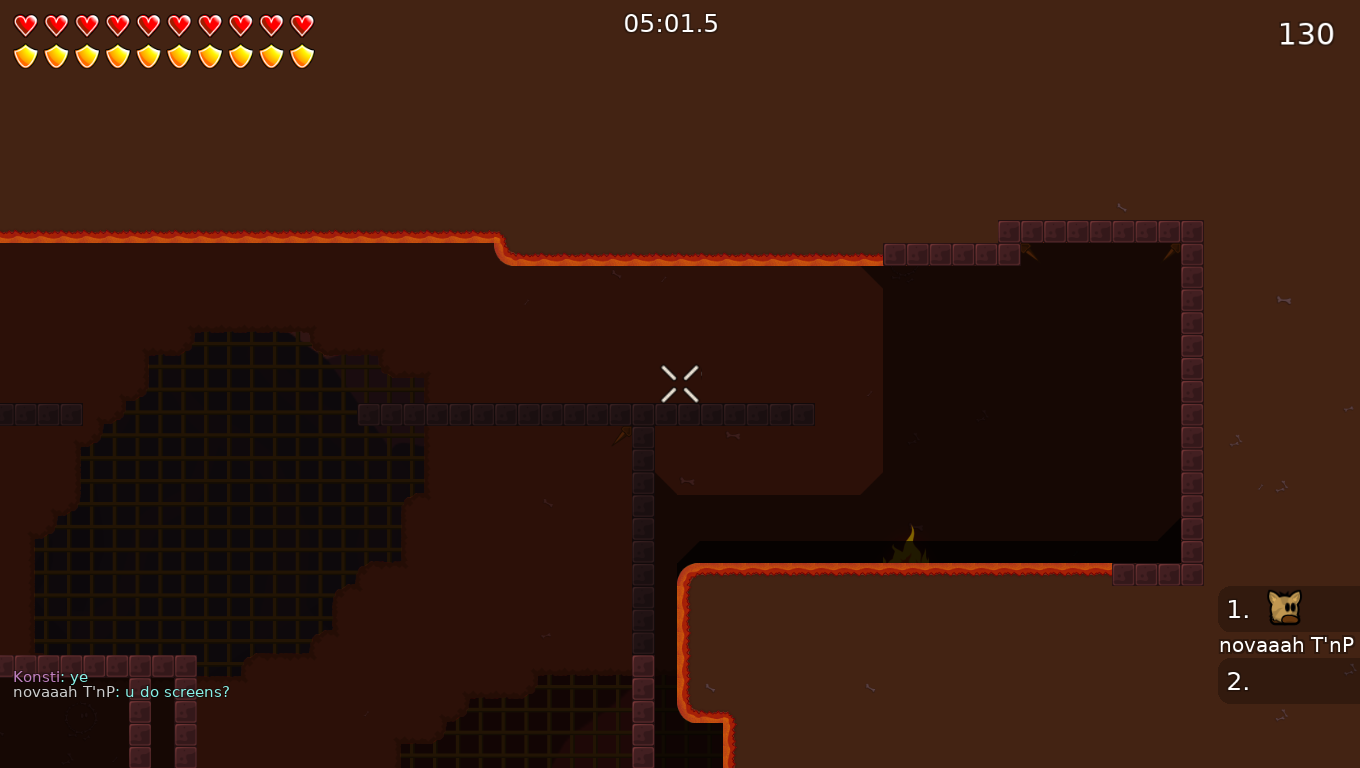The height and width of the screenshot is (768, 1360).
Task: Click the crosshair in the center of the map
Action: click(679, 383)
